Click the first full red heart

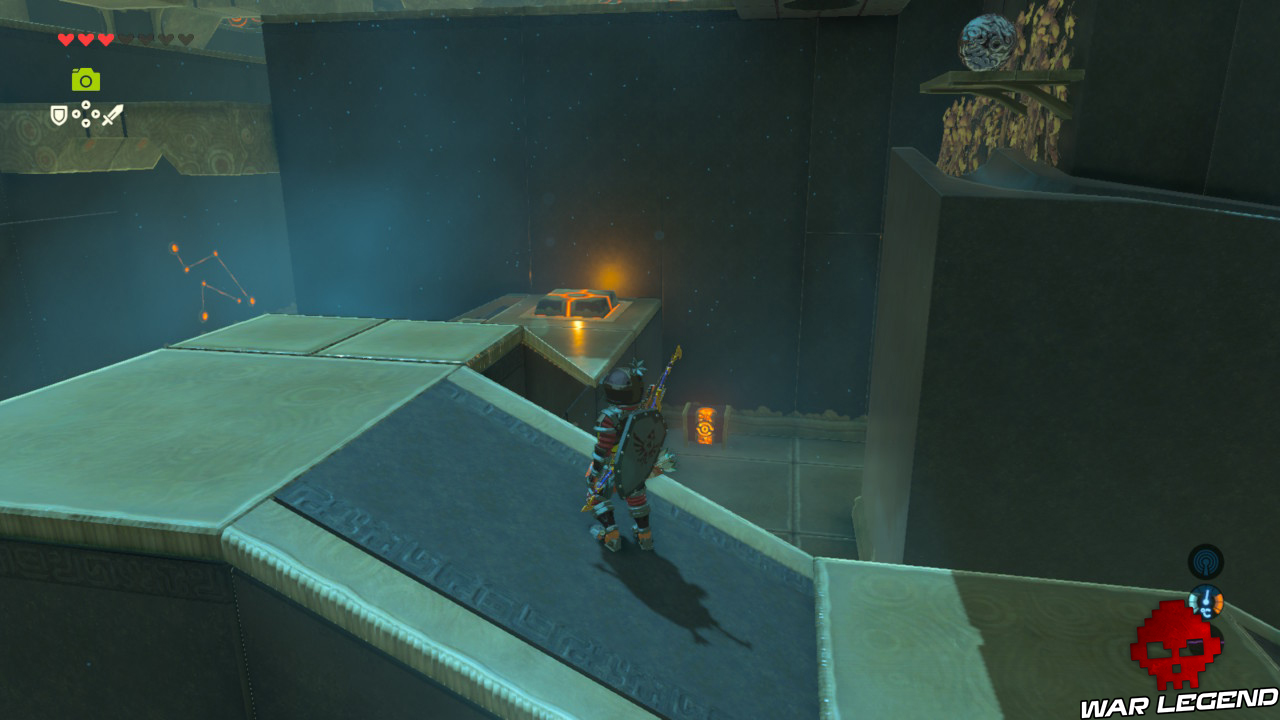pyautogui.click(x=65, y=40)
